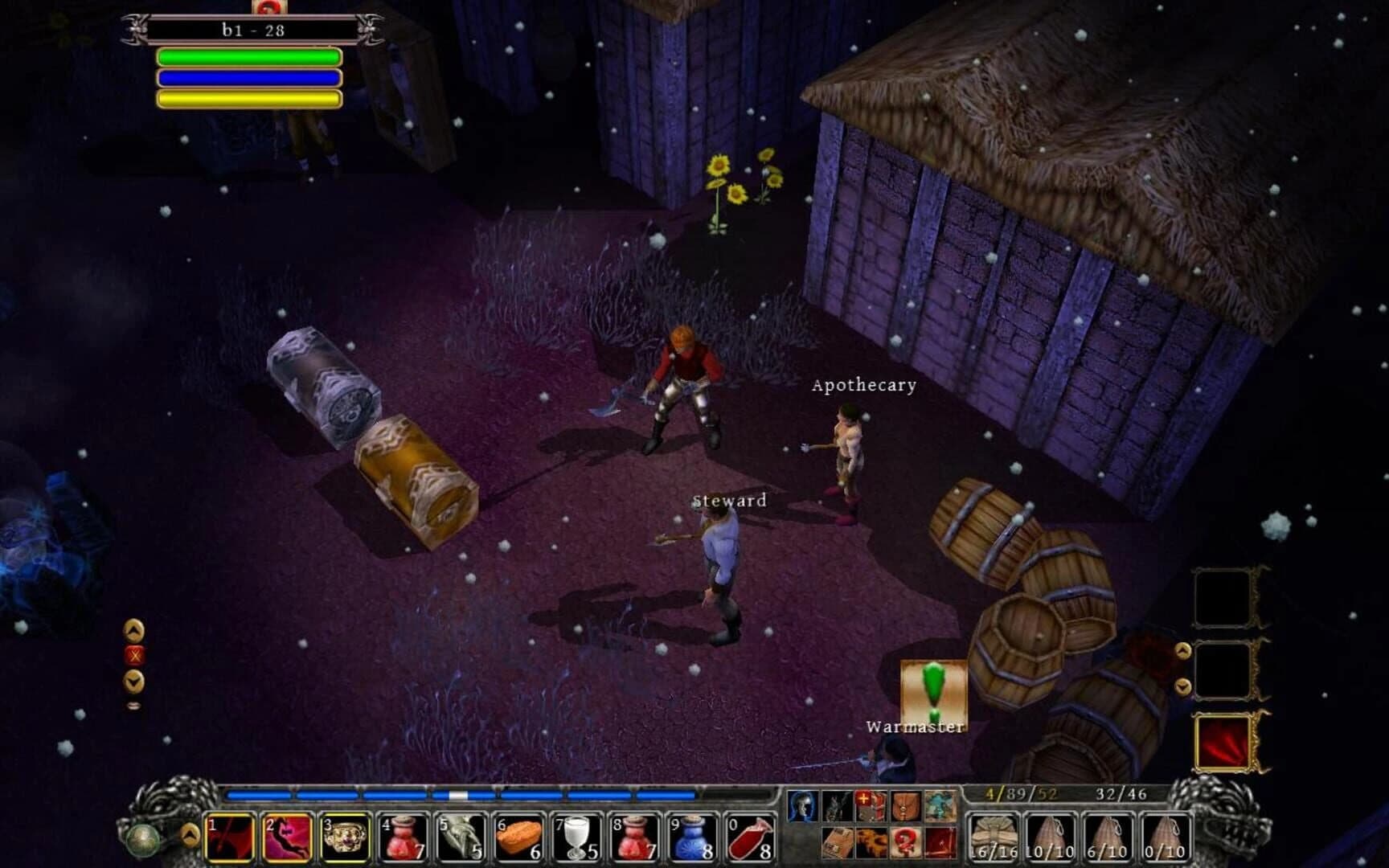Open the quest book icon with red cross
This screenshot has height=868, width=1389.
point(871,806)
